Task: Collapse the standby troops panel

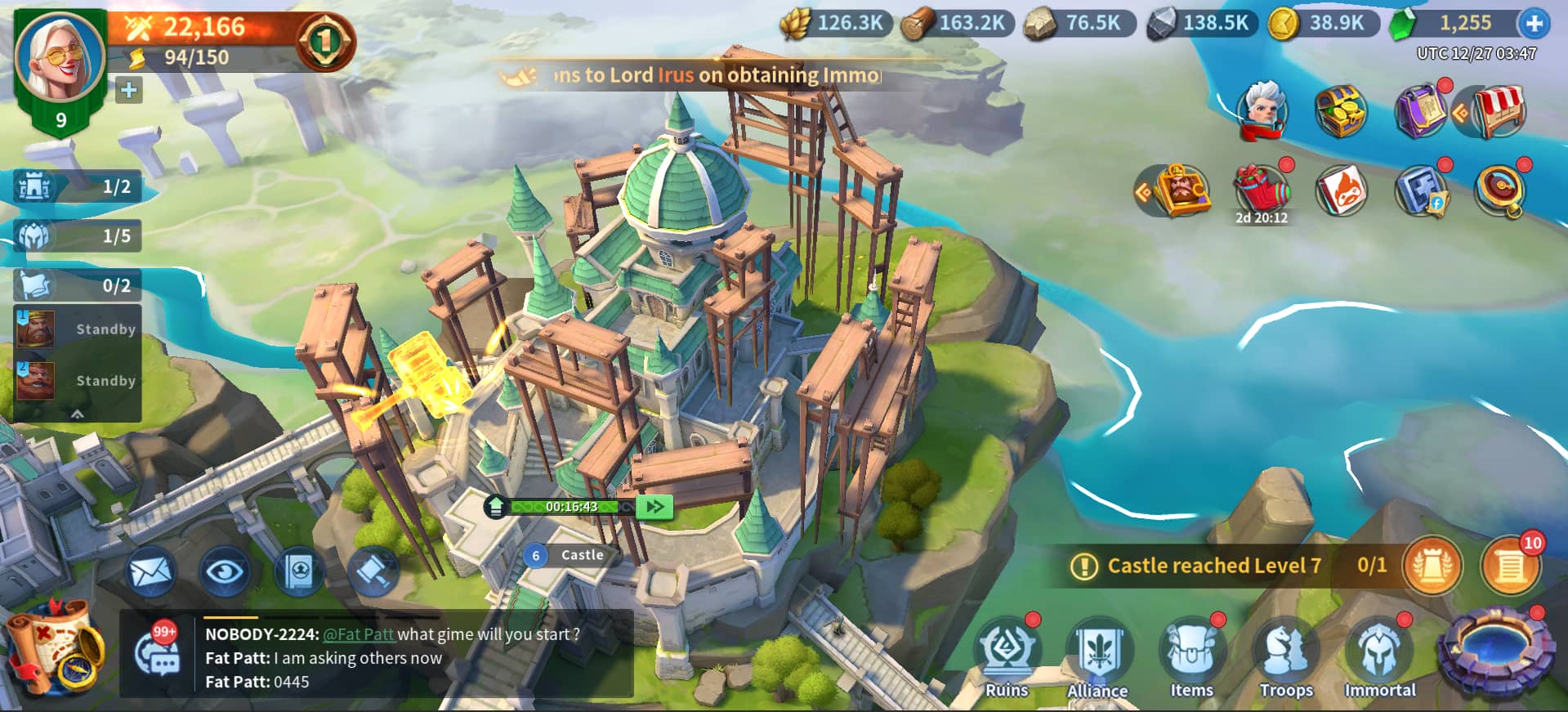Action: 78,414
